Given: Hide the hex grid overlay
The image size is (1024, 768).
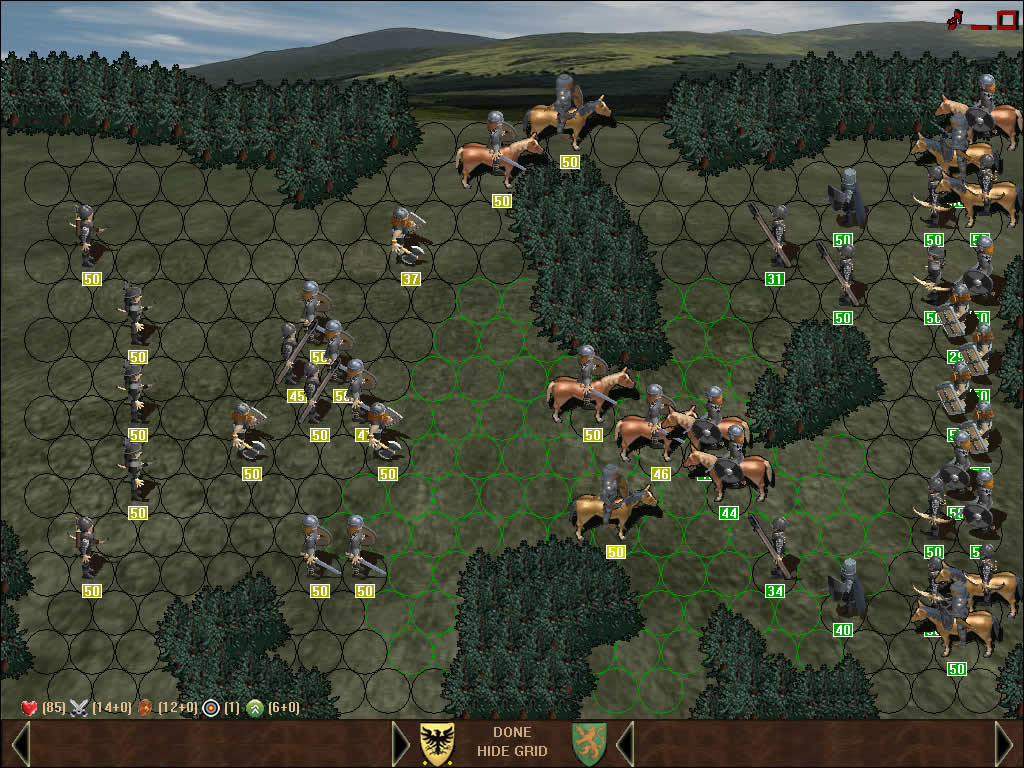Looking at the screenshot, I should 512,751.
